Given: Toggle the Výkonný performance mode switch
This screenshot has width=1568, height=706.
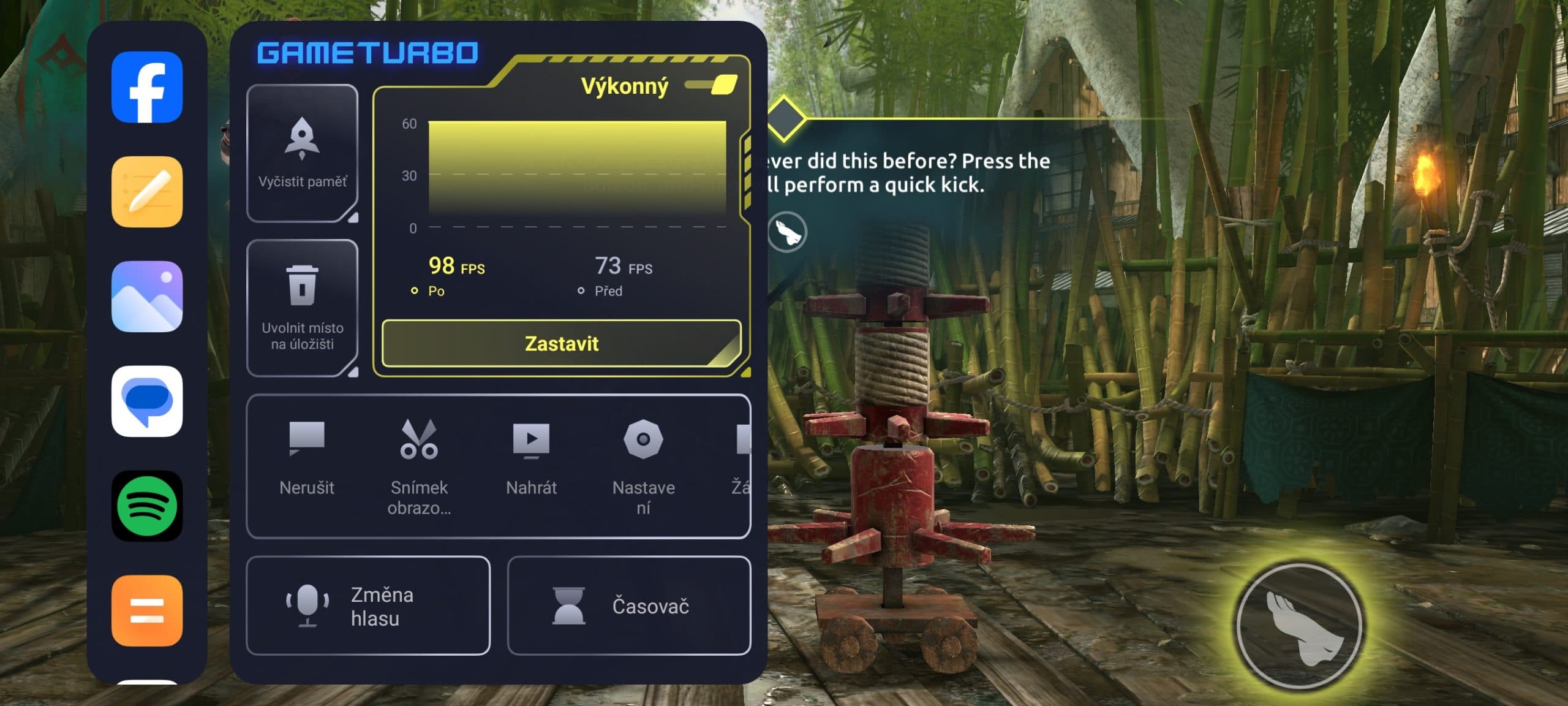Looking at the screenshot, I should (713, 85).
